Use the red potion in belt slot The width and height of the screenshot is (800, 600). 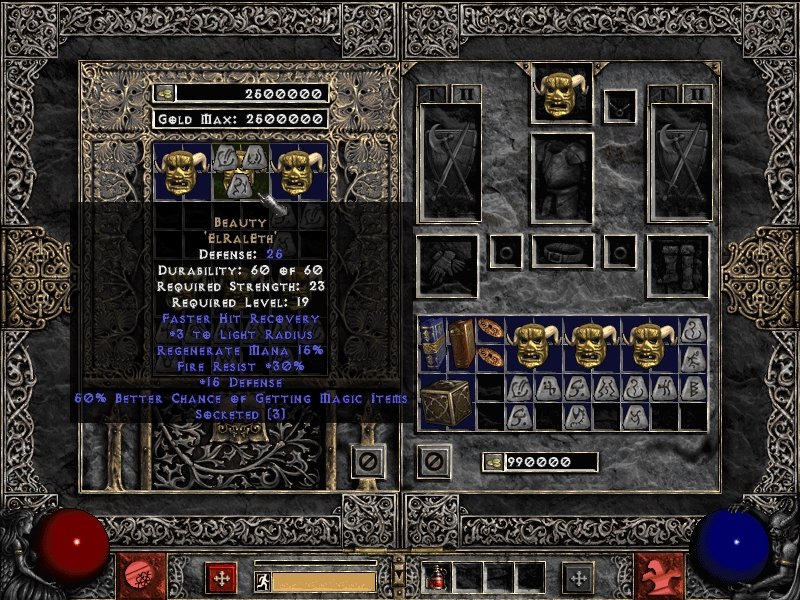point(439,576)
